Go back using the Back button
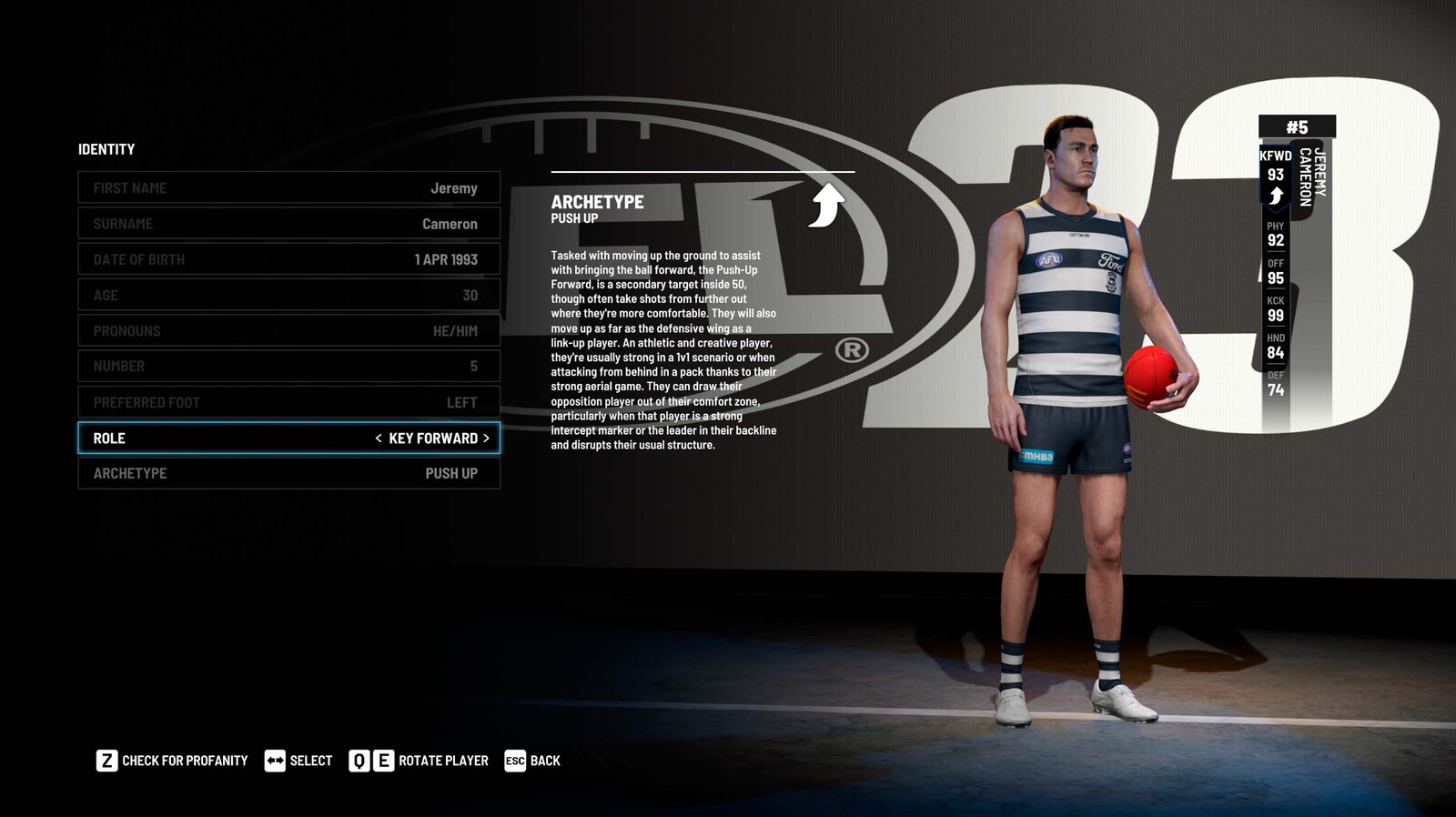The height and width of the screenshot is (817, 1456). point(532,761)
